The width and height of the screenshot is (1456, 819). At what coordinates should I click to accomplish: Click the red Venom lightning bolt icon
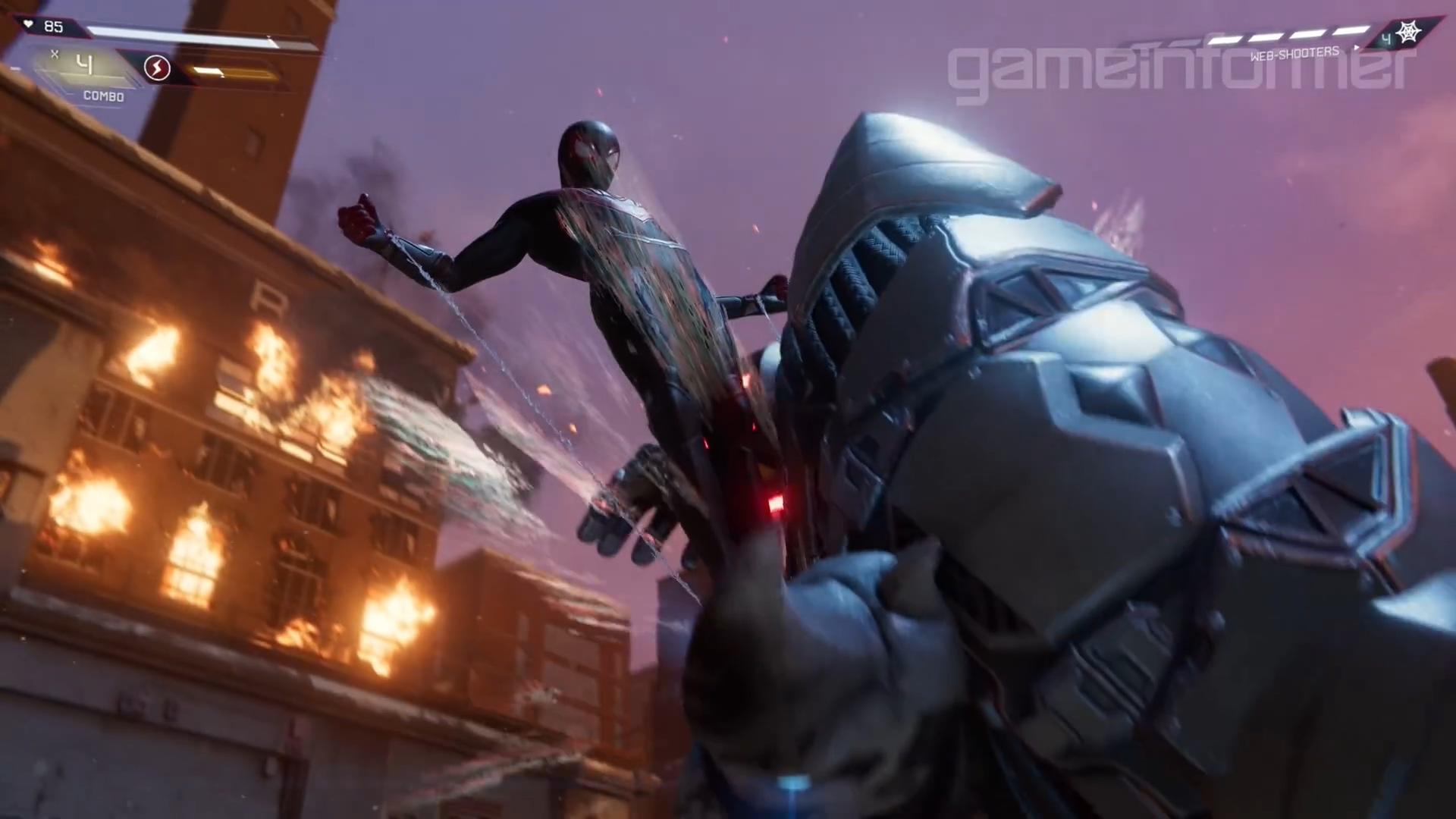(x=156, y=68)
